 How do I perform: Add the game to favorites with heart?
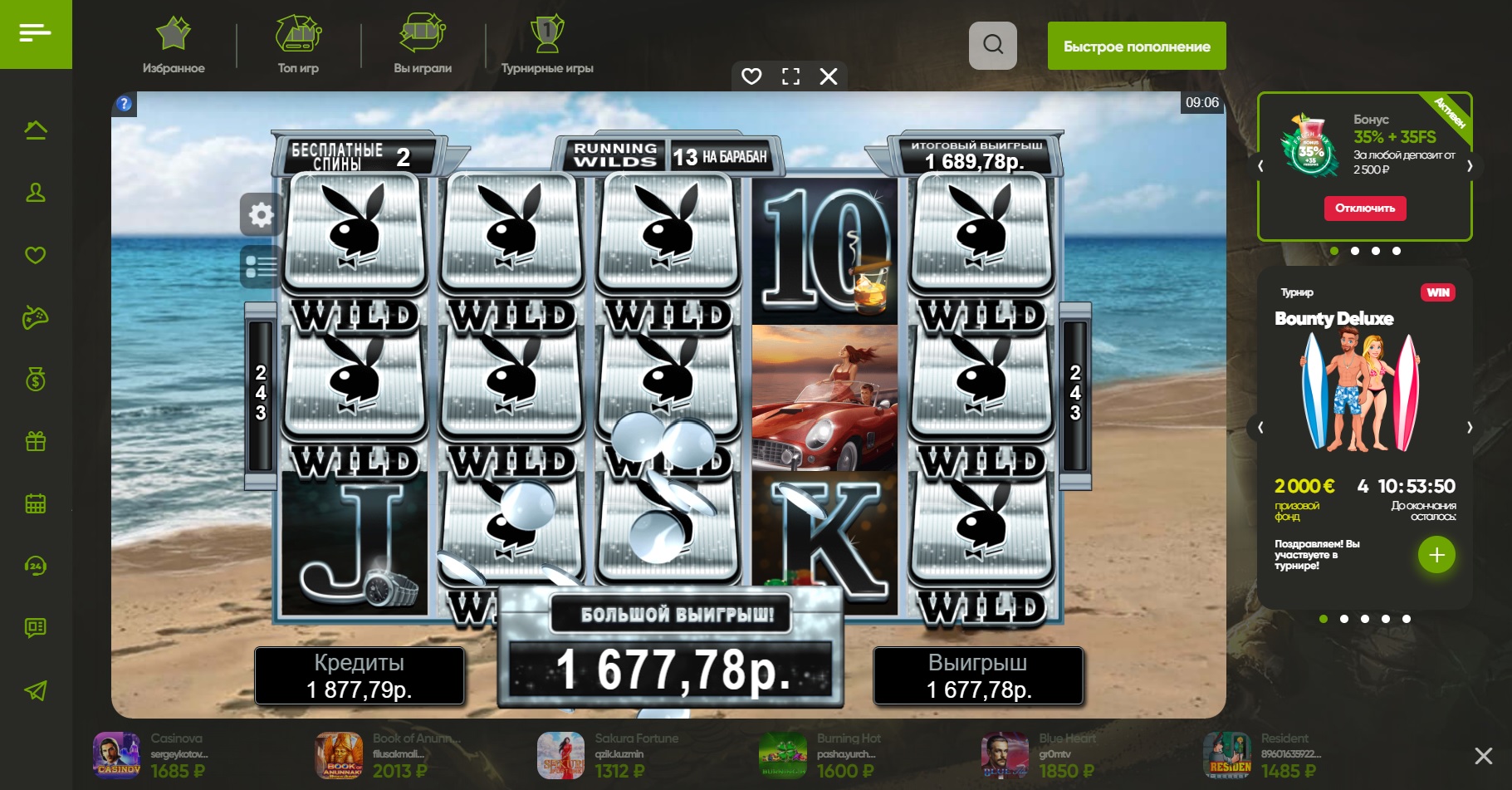pos(751,76)
